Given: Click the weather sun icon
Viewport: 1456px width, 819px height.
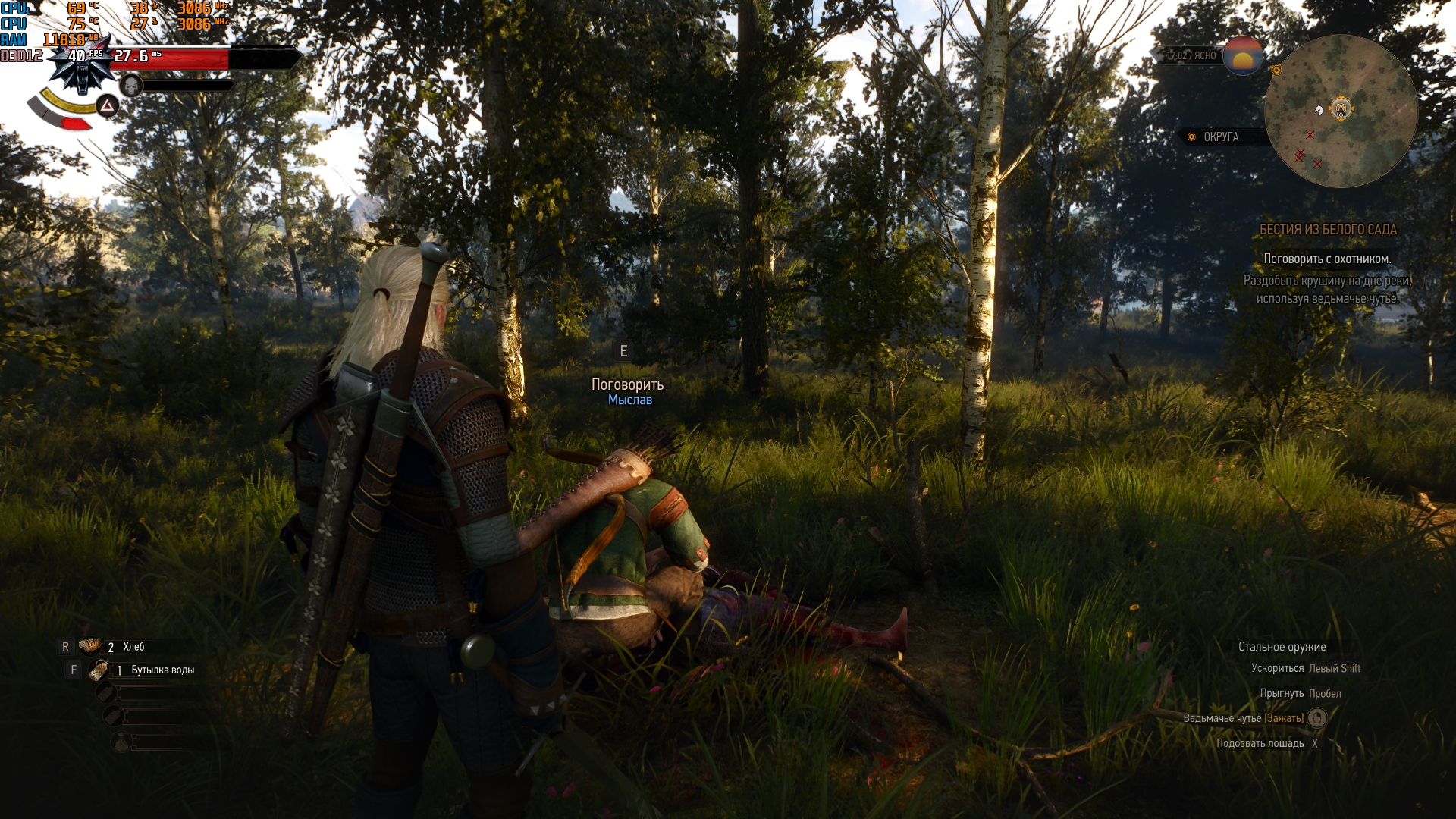Looking at the screenshot, I should 1242,55.
